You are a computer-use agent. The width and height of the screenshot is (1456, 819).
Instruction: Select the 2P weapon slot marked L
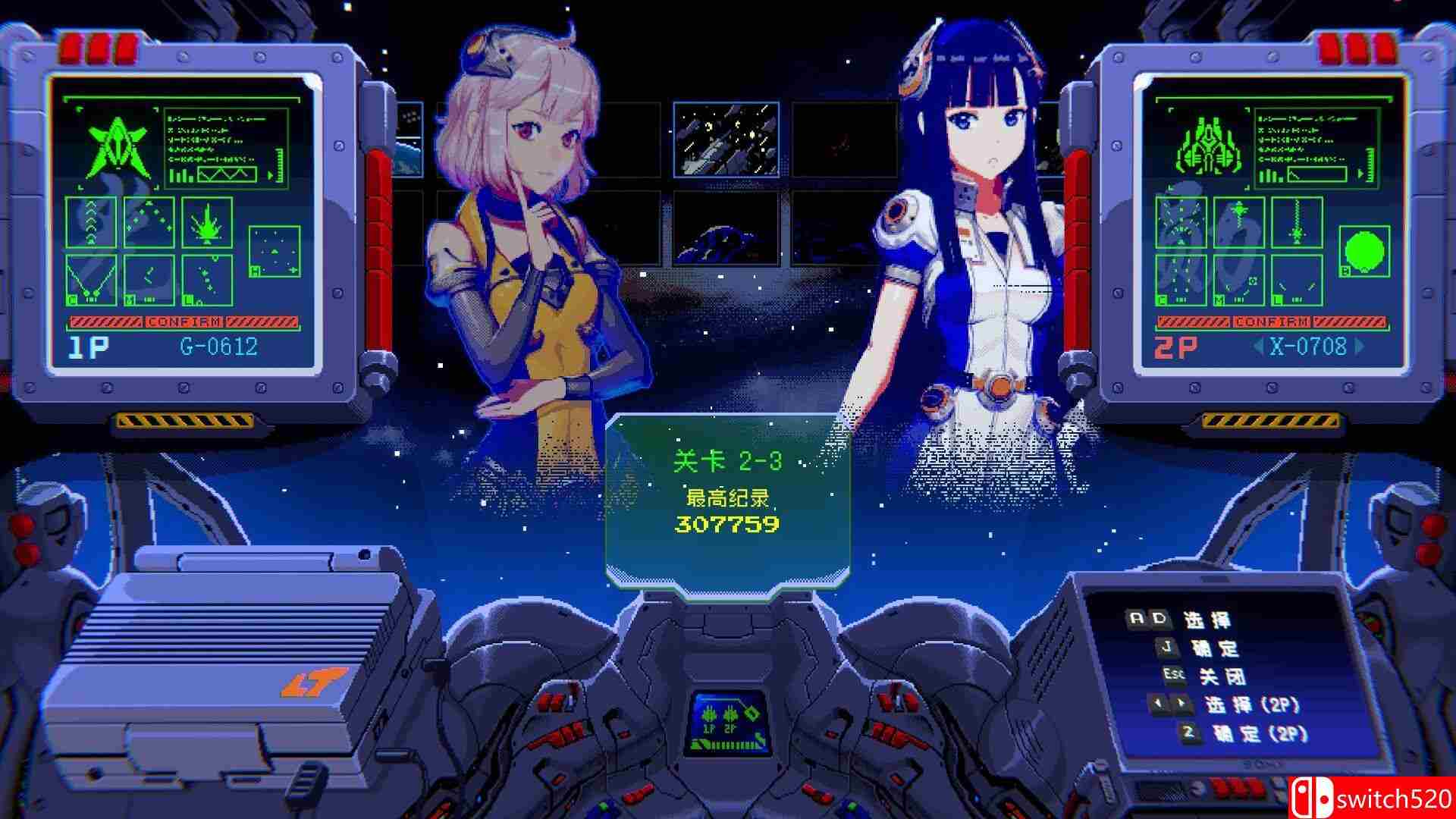point(1296,282)
